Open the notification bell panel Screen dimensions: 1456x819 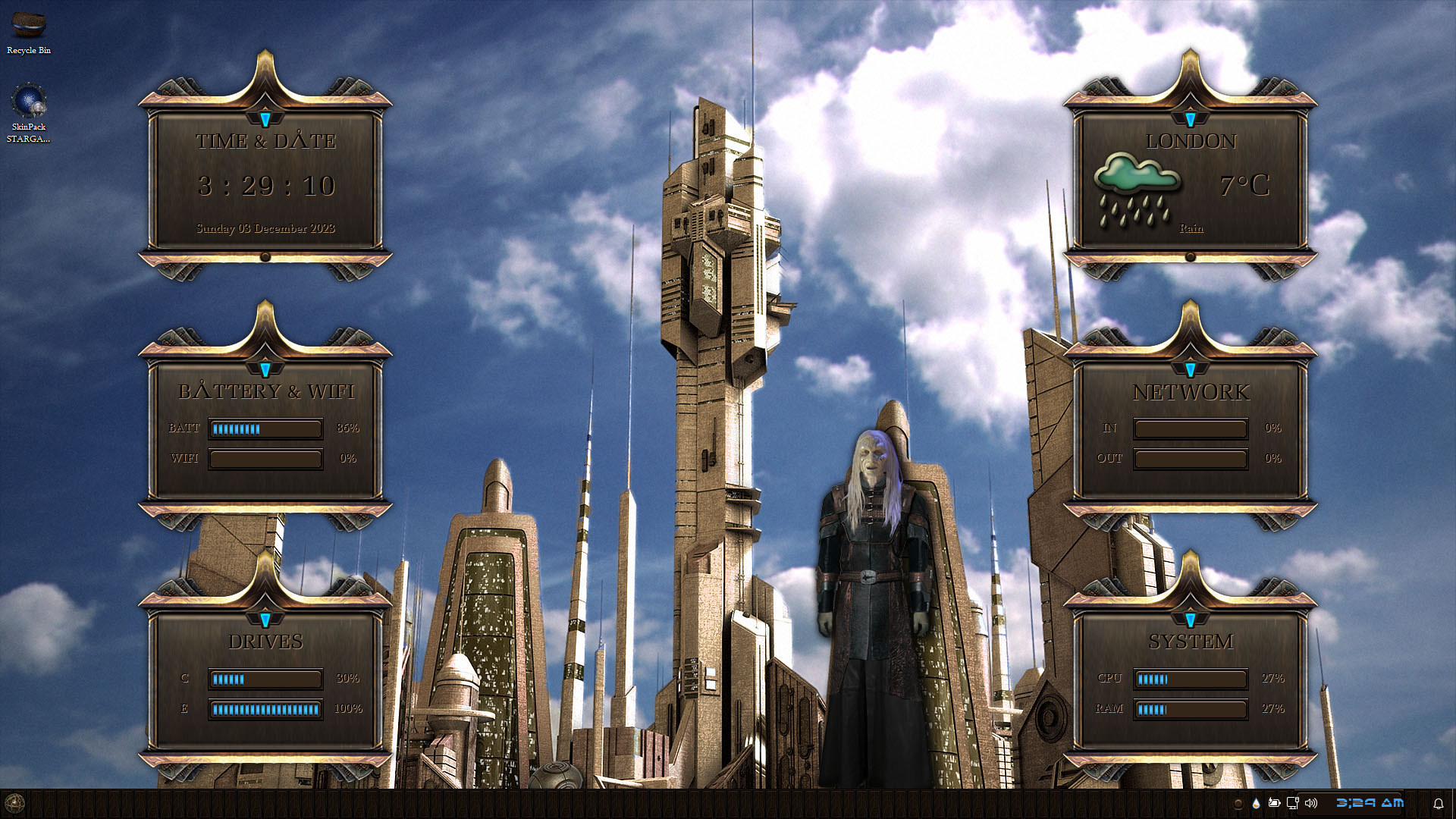(x=1438, y=804)
